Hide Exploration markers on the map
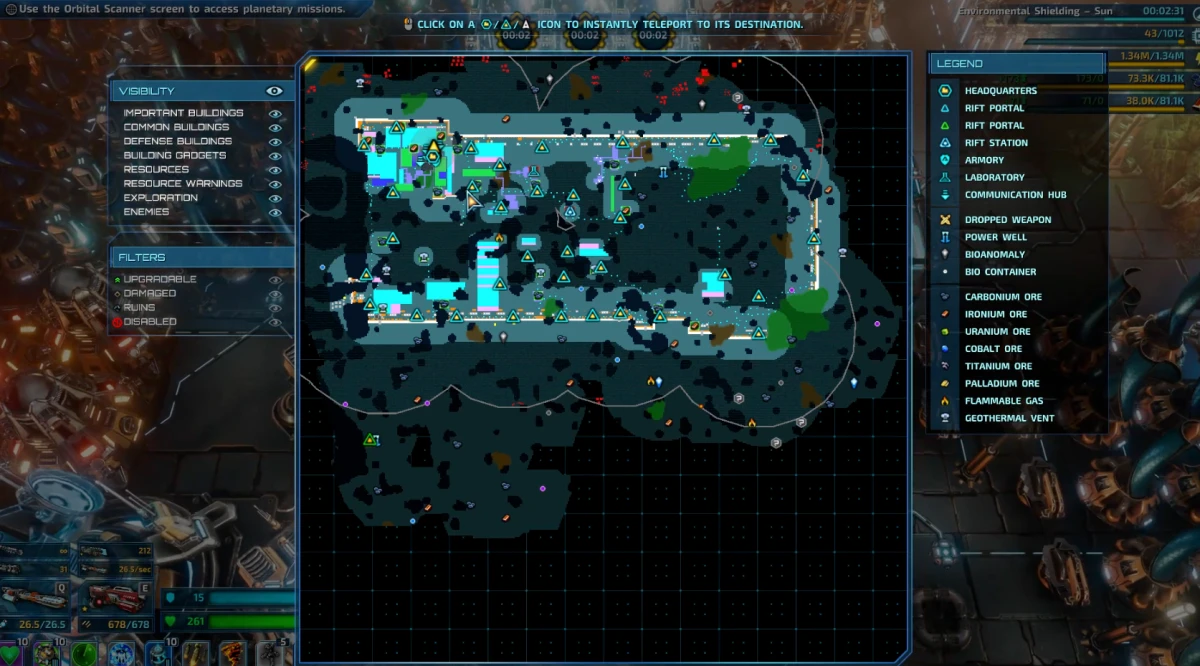Viewport: 1200px width, 666px height. pos(275,198)
